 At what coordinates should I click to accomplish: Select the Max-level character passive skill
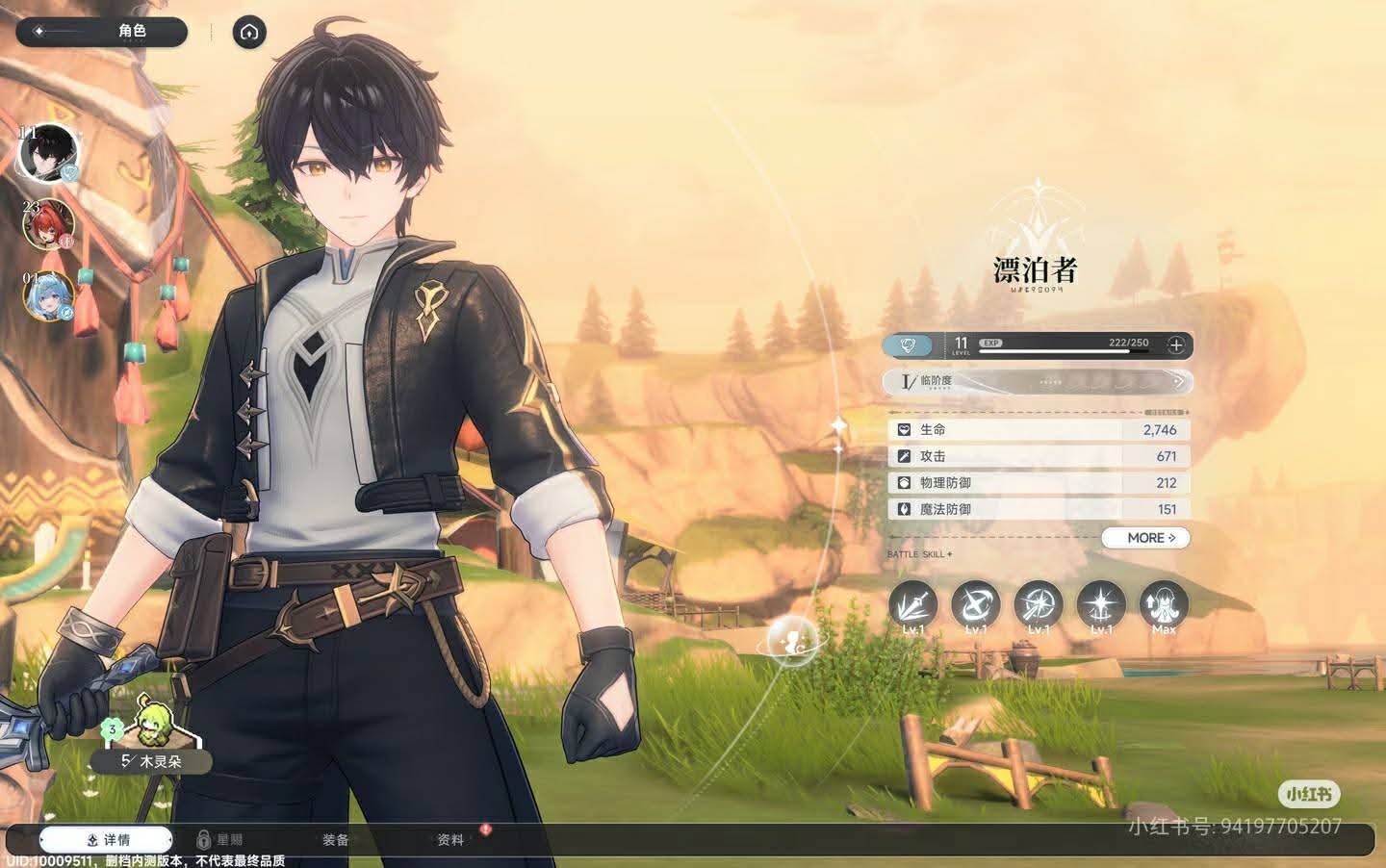(1164, 606)
